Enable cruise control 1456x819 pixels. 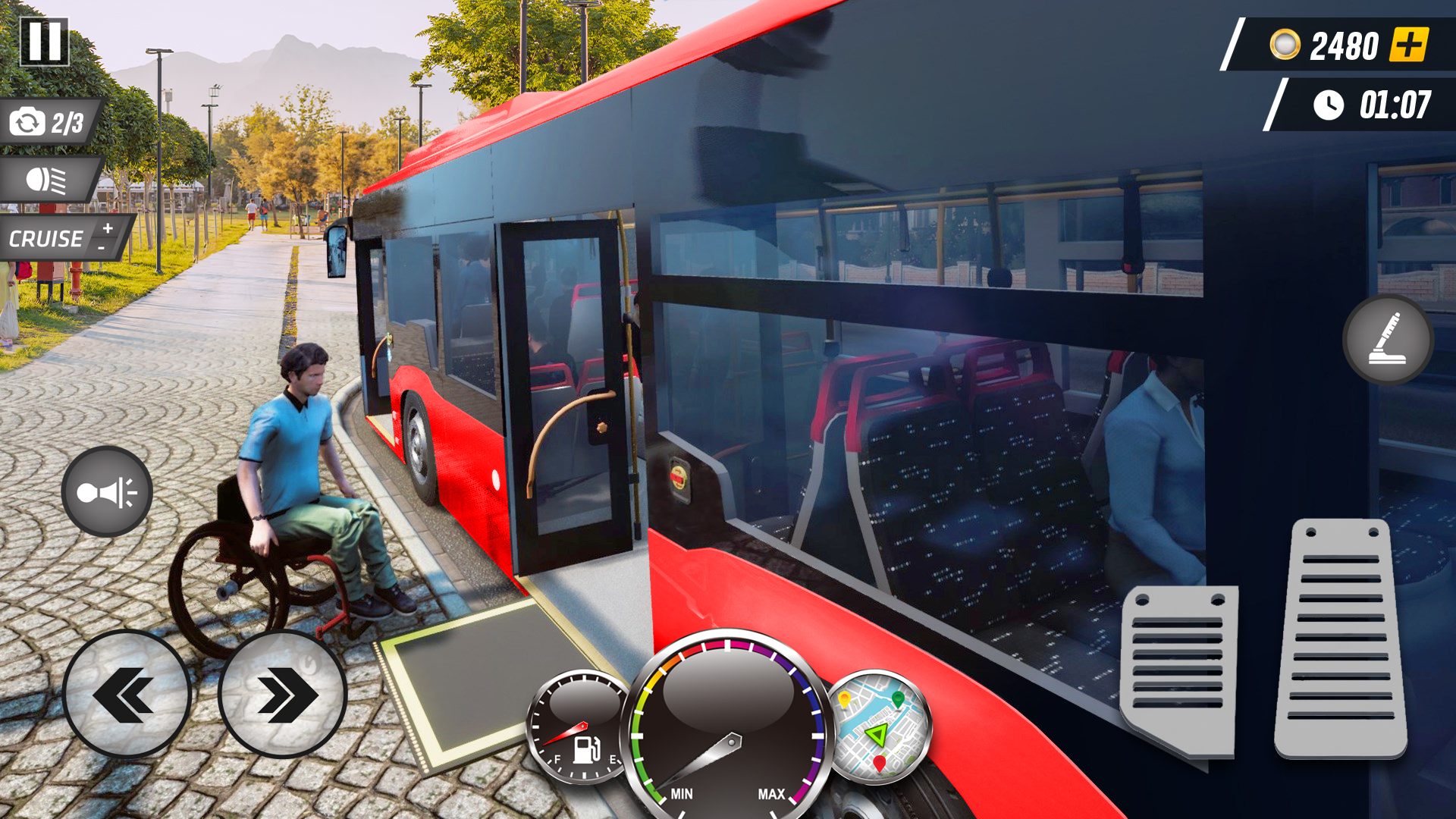[x=45, y=240]
